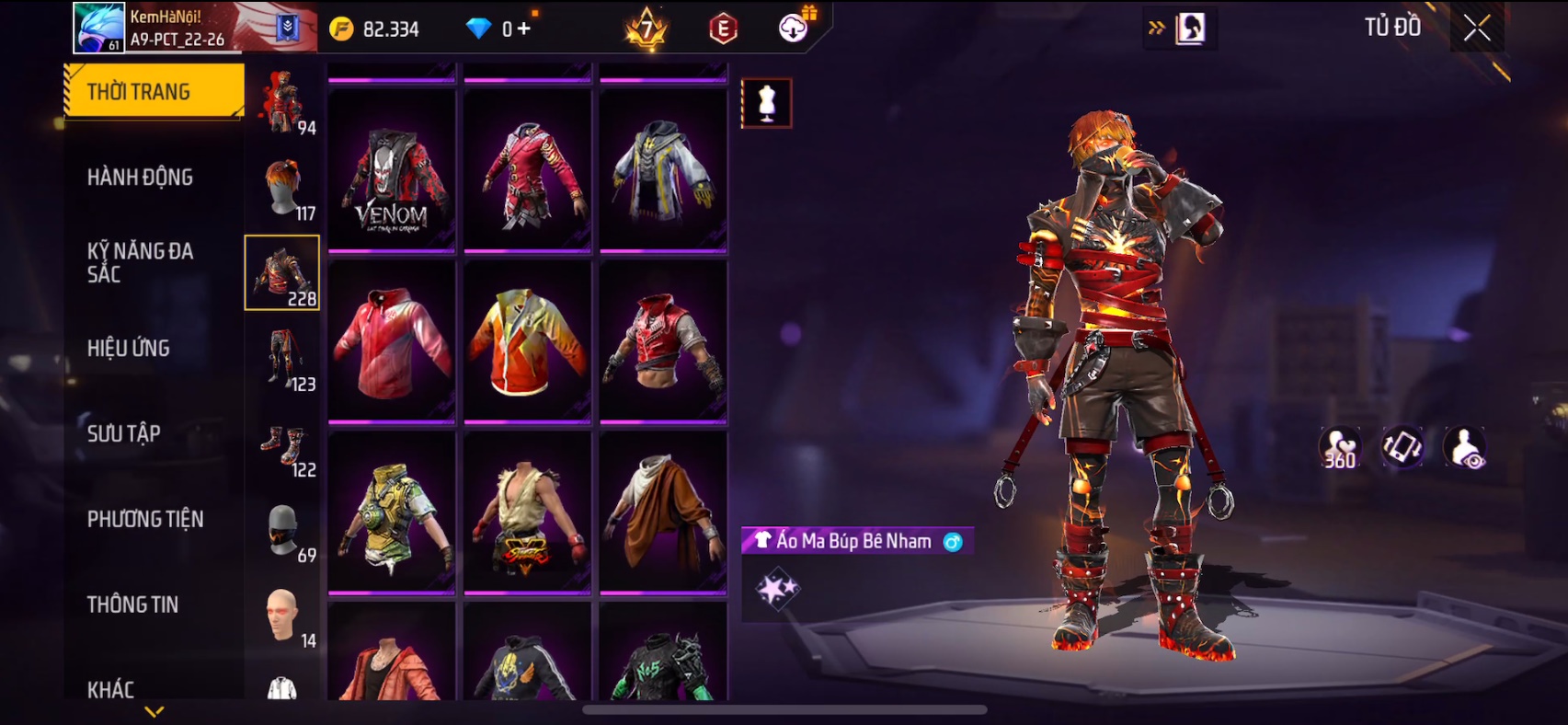The width and height of the screenshot is (1568, 725).
Task: Activate the 360 rotate view button
Action: 1339,448
